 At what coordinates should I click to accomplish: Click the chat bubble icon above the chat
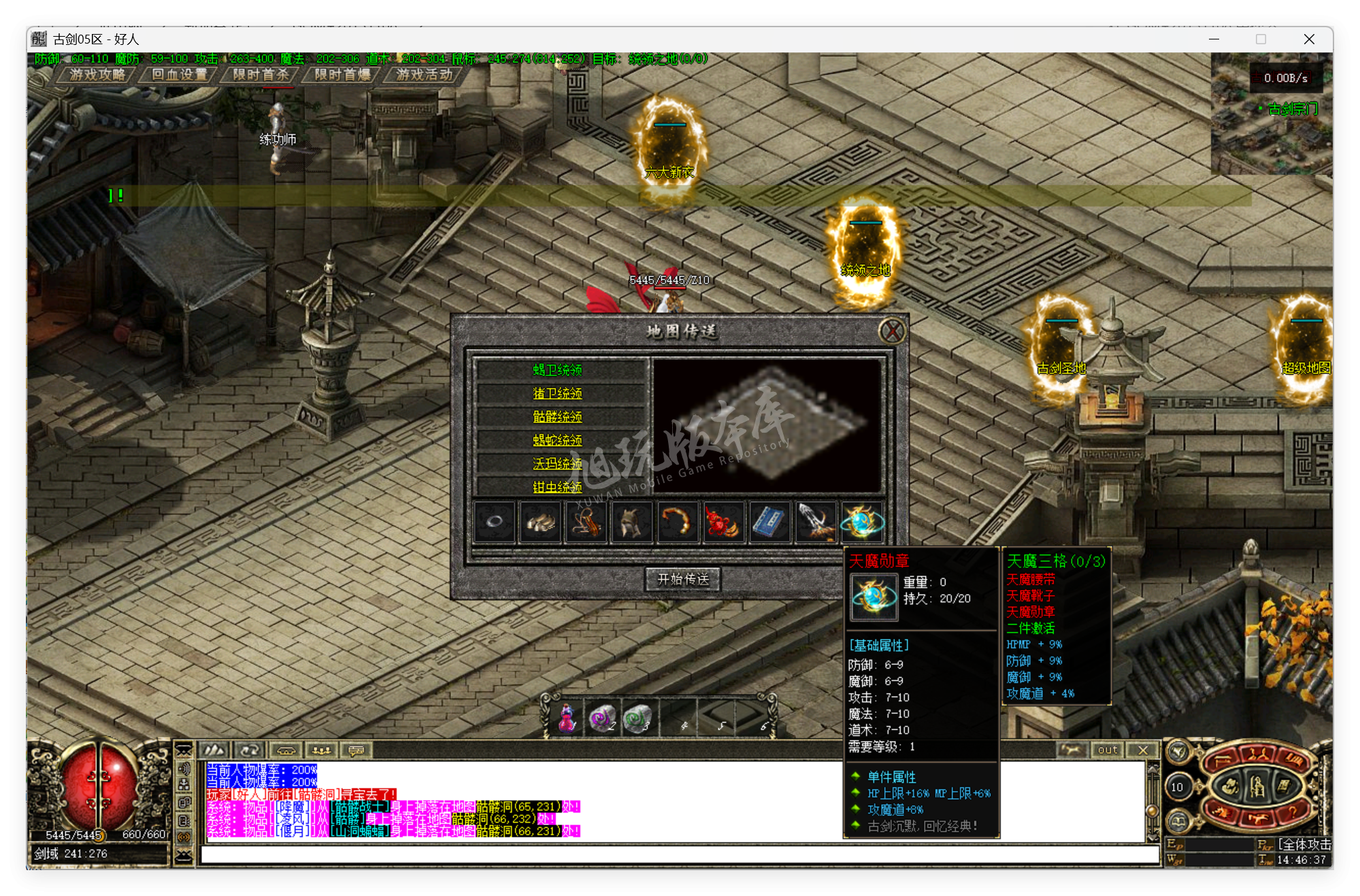pyautogui.click(x=357, y=750)
